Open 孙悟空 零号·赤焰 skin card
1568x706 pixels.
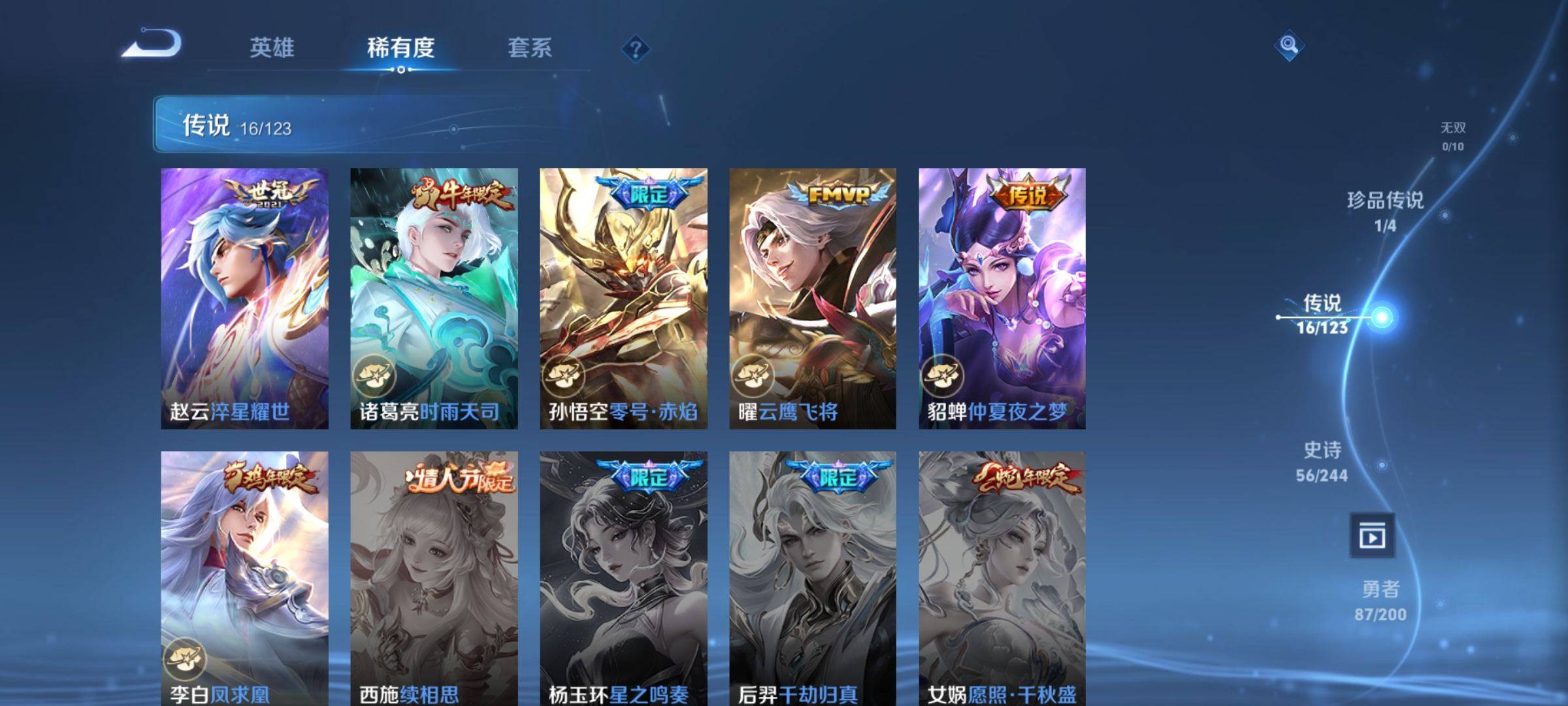coord(623,298)
